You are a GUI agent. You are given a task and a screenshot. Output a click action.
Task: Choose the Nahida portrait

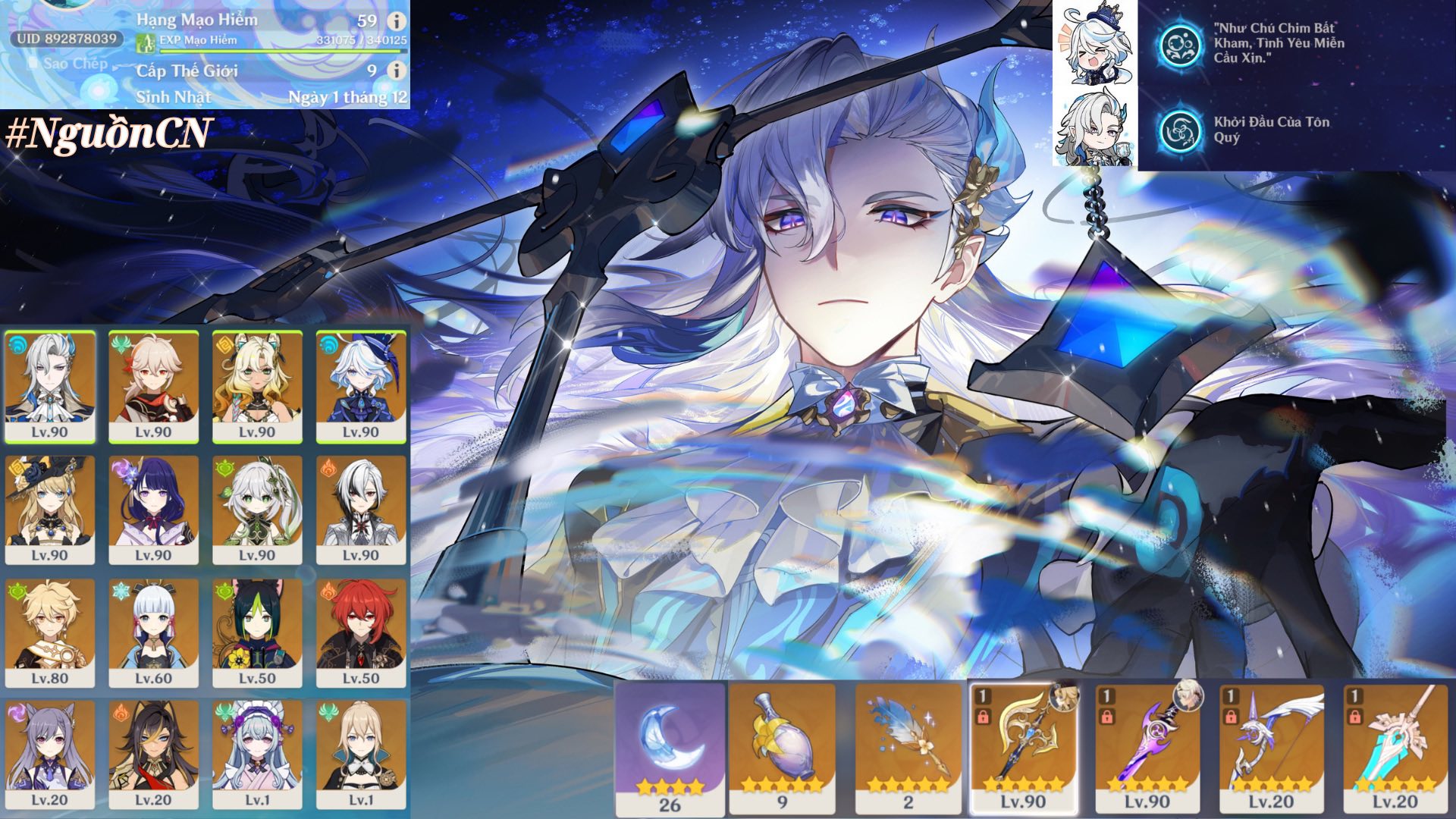pos(257,508)
